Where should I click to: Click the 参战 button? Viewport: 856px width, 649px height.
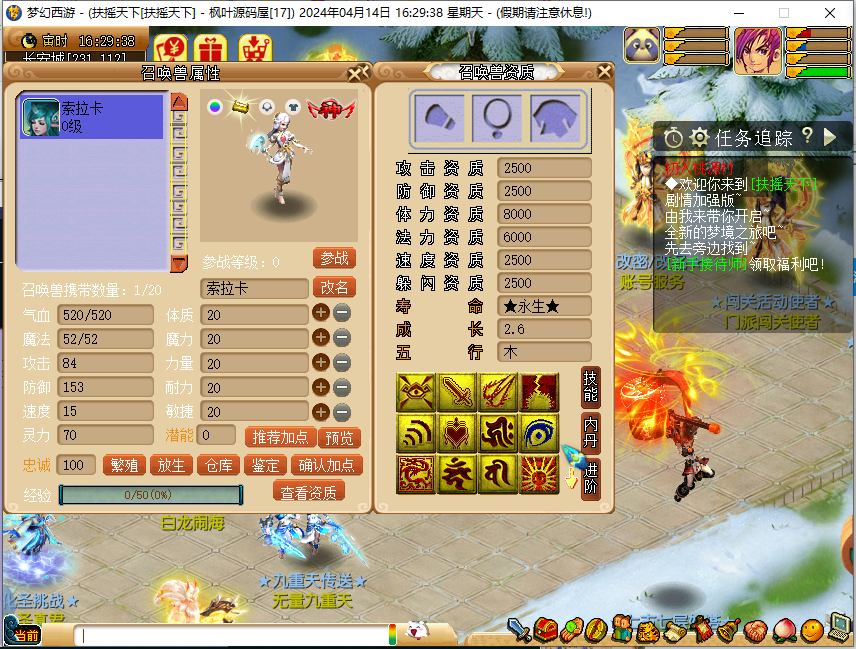tap(334, 258)
